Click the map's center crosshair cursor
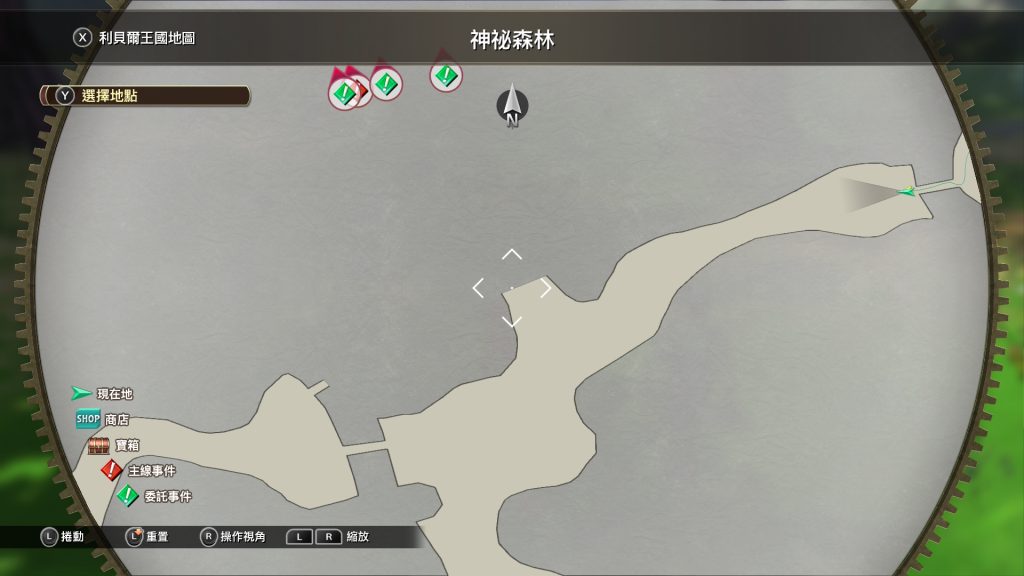The image size is (1024, 576). 512,288
